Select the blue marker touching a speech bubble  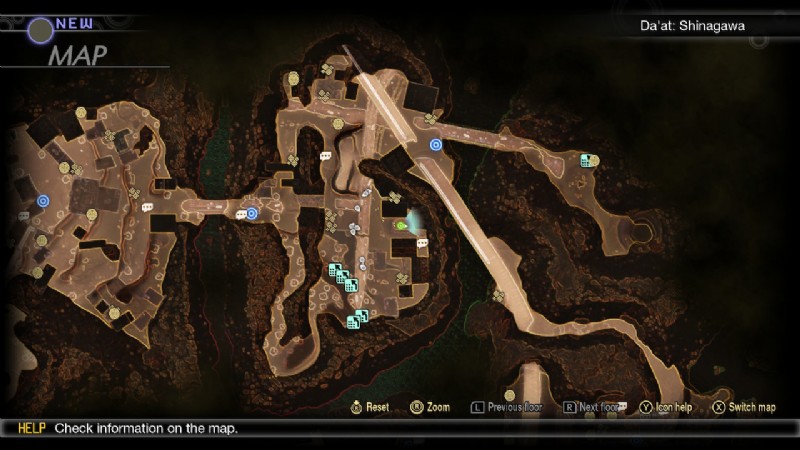[252, 213]
